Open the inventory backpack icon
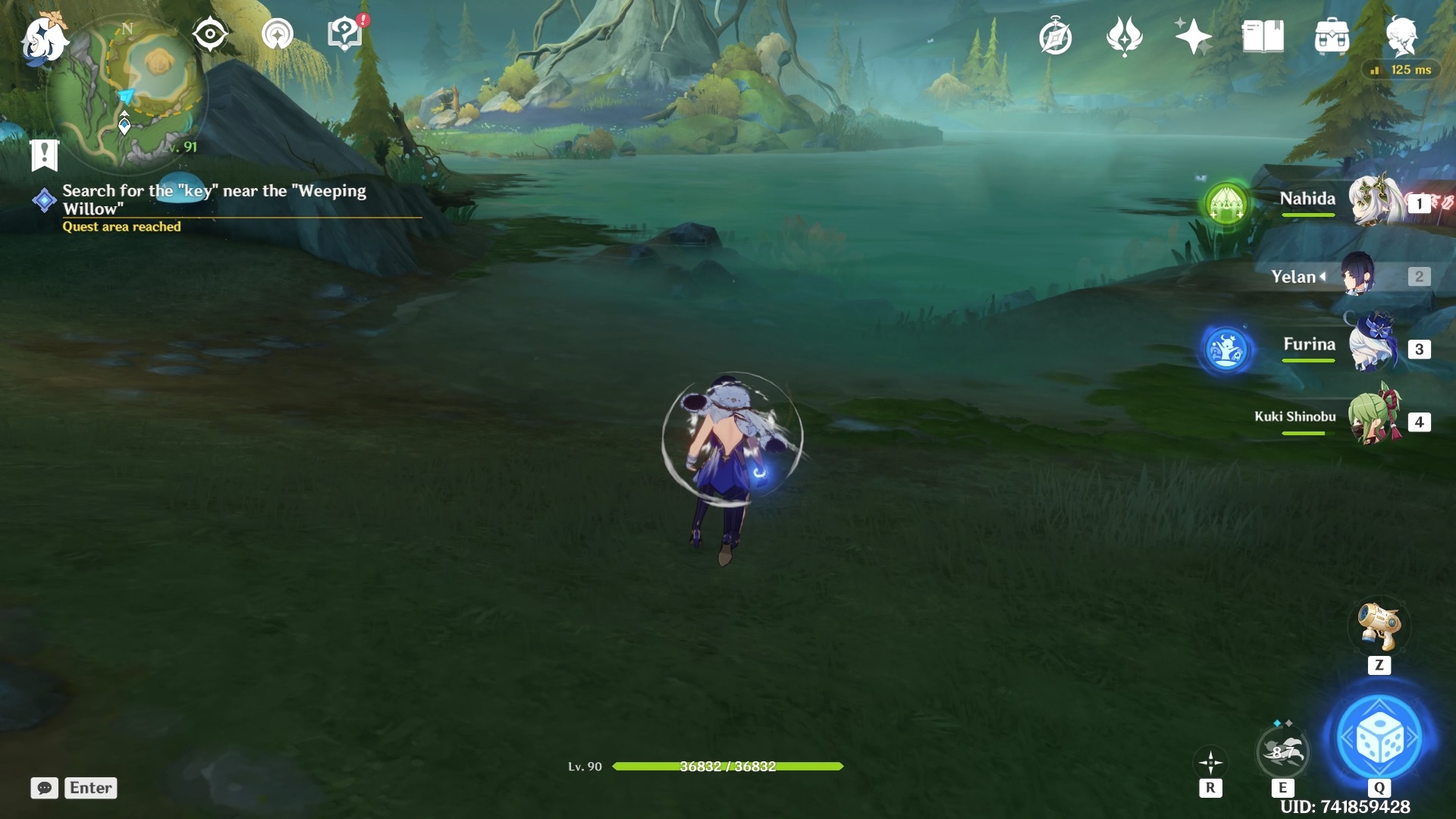Image resolution: width=1456 pixels, height=819 pixels. pyautogui.click(x=1332, y=36)
